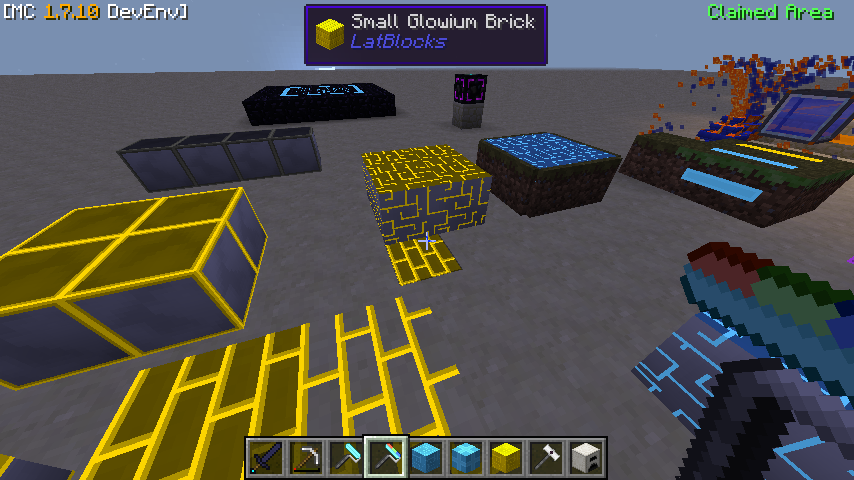The height and width of the screenshot is (480, 854).
Task: Choose the cyan paint roller slot
Action: click(x=345, y=459)
